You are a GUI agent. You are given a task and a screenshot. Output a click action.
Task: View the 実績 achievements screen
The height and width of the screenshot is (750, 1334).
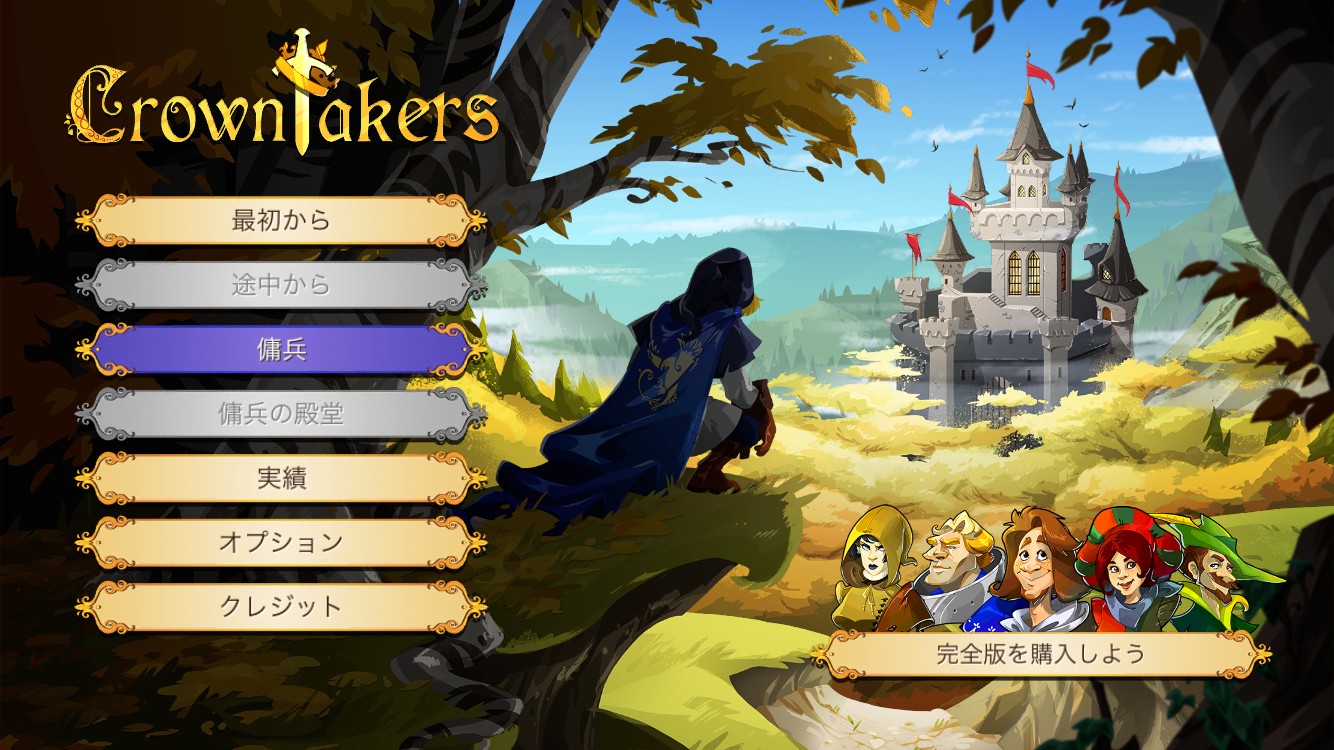pyautogui.click(x=281, y=478)
